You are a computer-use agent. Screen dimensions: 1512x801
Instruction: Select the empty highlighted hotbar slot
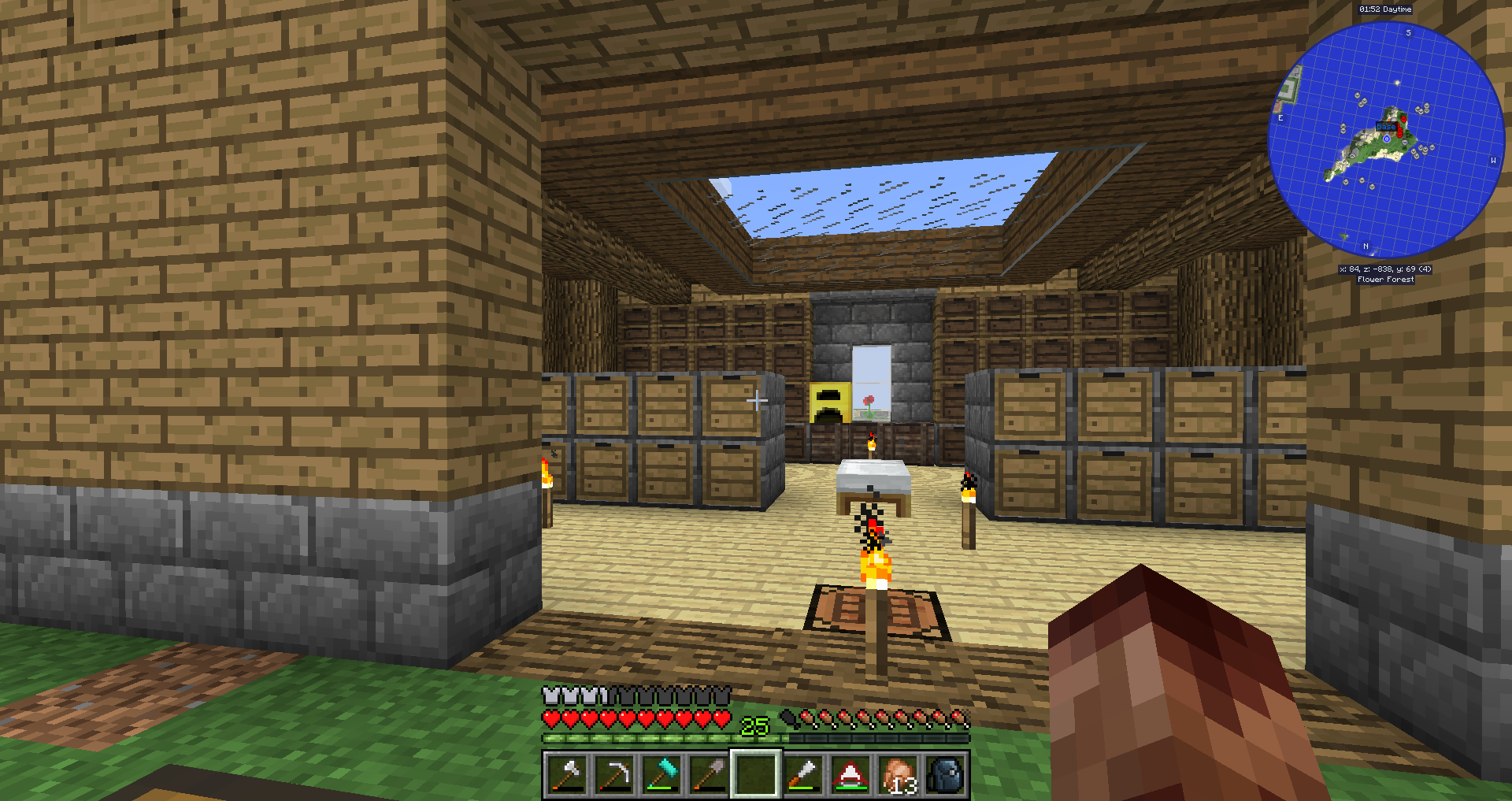click(x=756, y=774)
